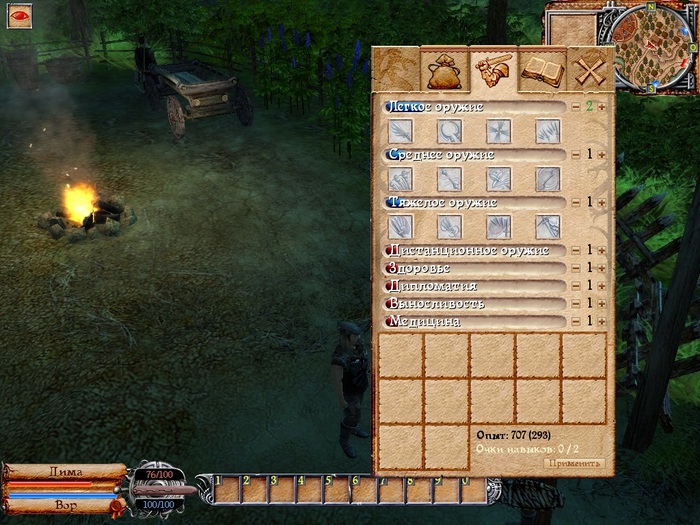700x525 pixels.
Task: Switch to the skills fist tab
Action: (x=493, y=70)
